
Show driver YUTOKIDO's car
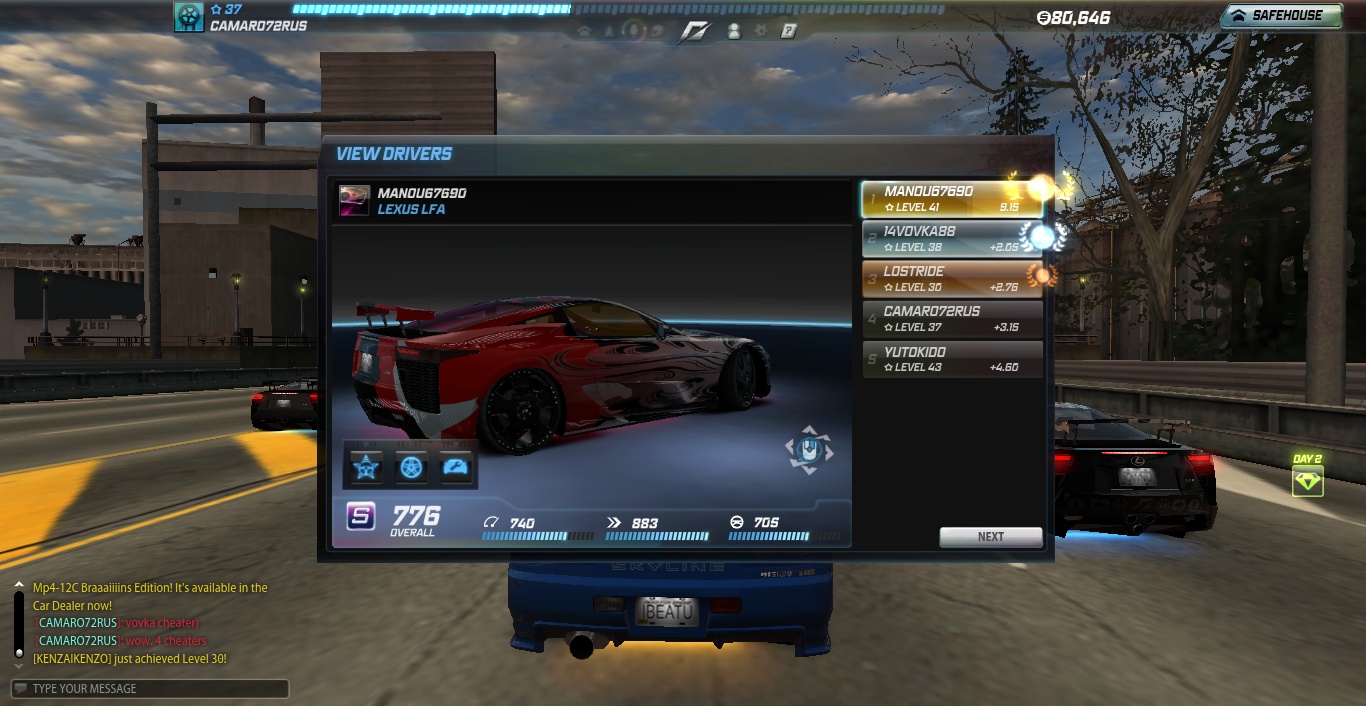pyautogui.click(x=951, y=359)
